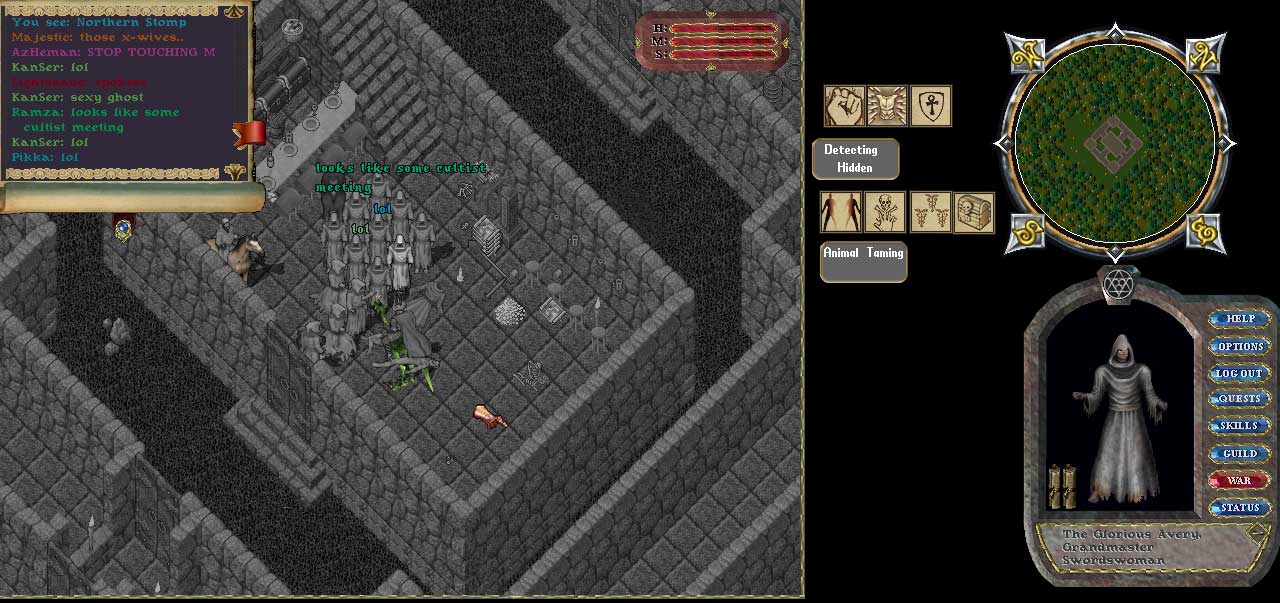Activate the clenched fist ability icon
The width and height of the screenshot is (1280, 603).
tap(844, 106)
